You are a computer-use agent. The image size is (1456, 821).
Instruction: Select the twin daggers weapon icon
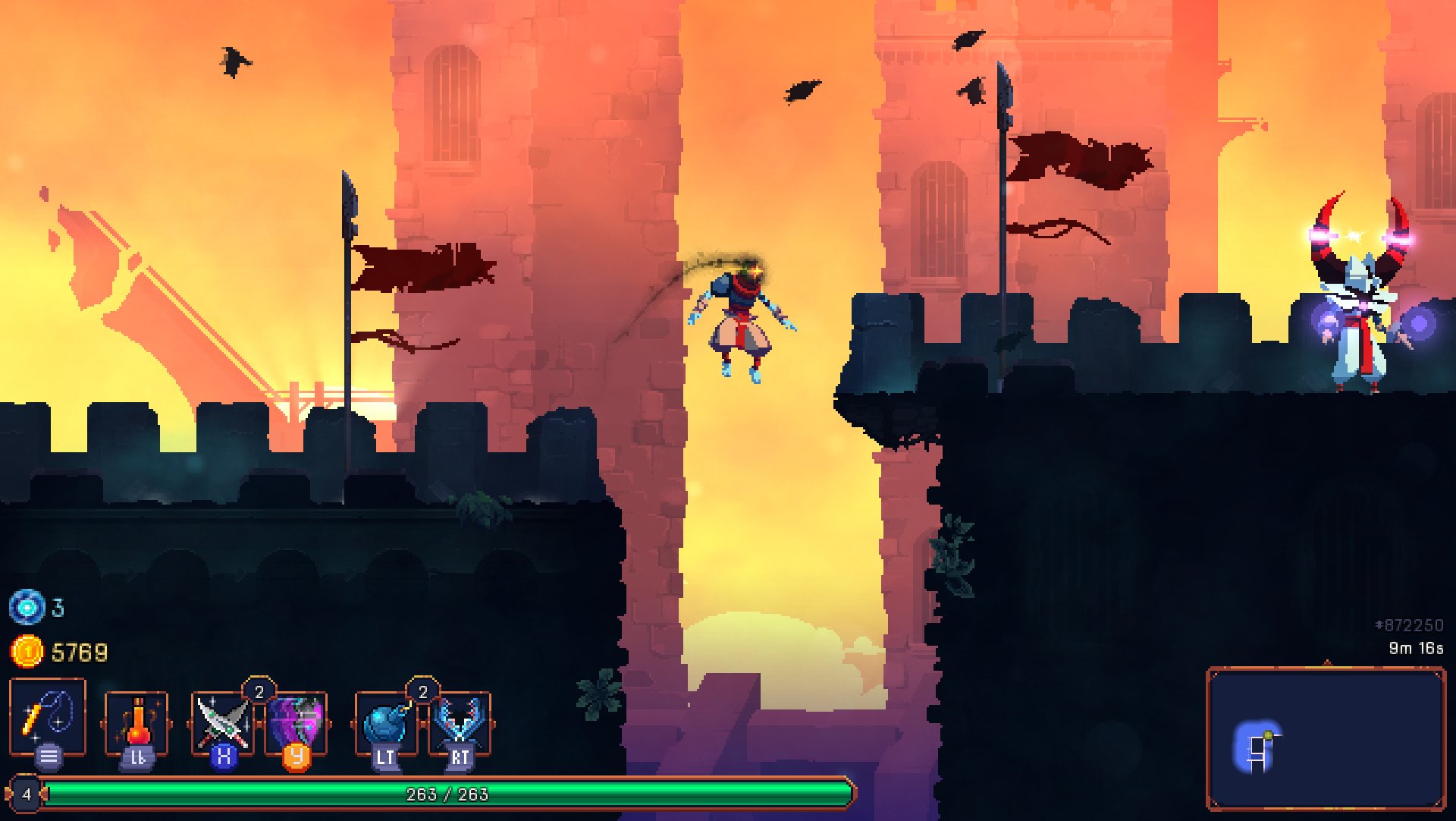pyautogui.click(x=224, y=717)
